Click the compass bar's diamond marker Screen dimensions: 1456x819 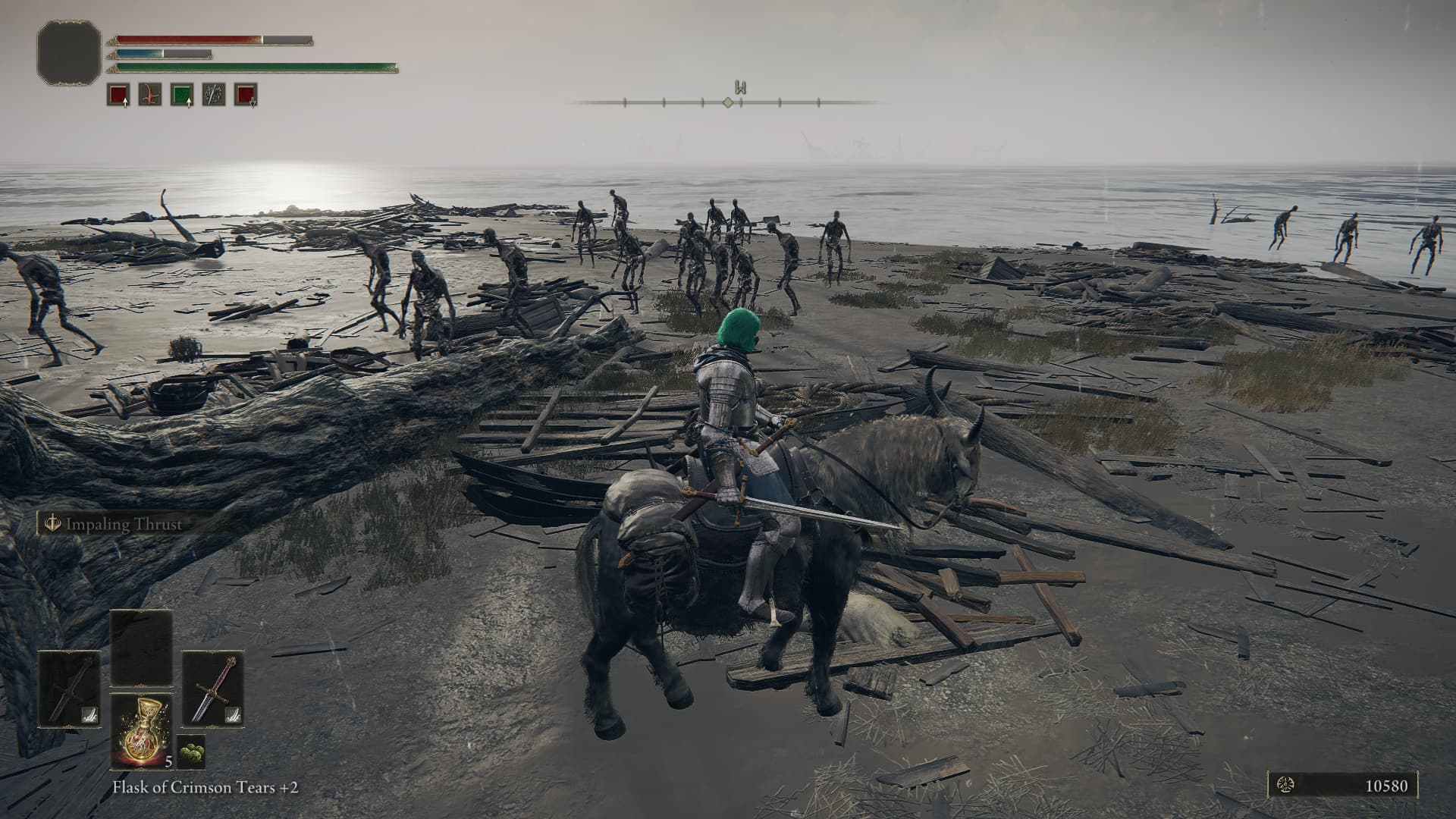coord(727,102)
